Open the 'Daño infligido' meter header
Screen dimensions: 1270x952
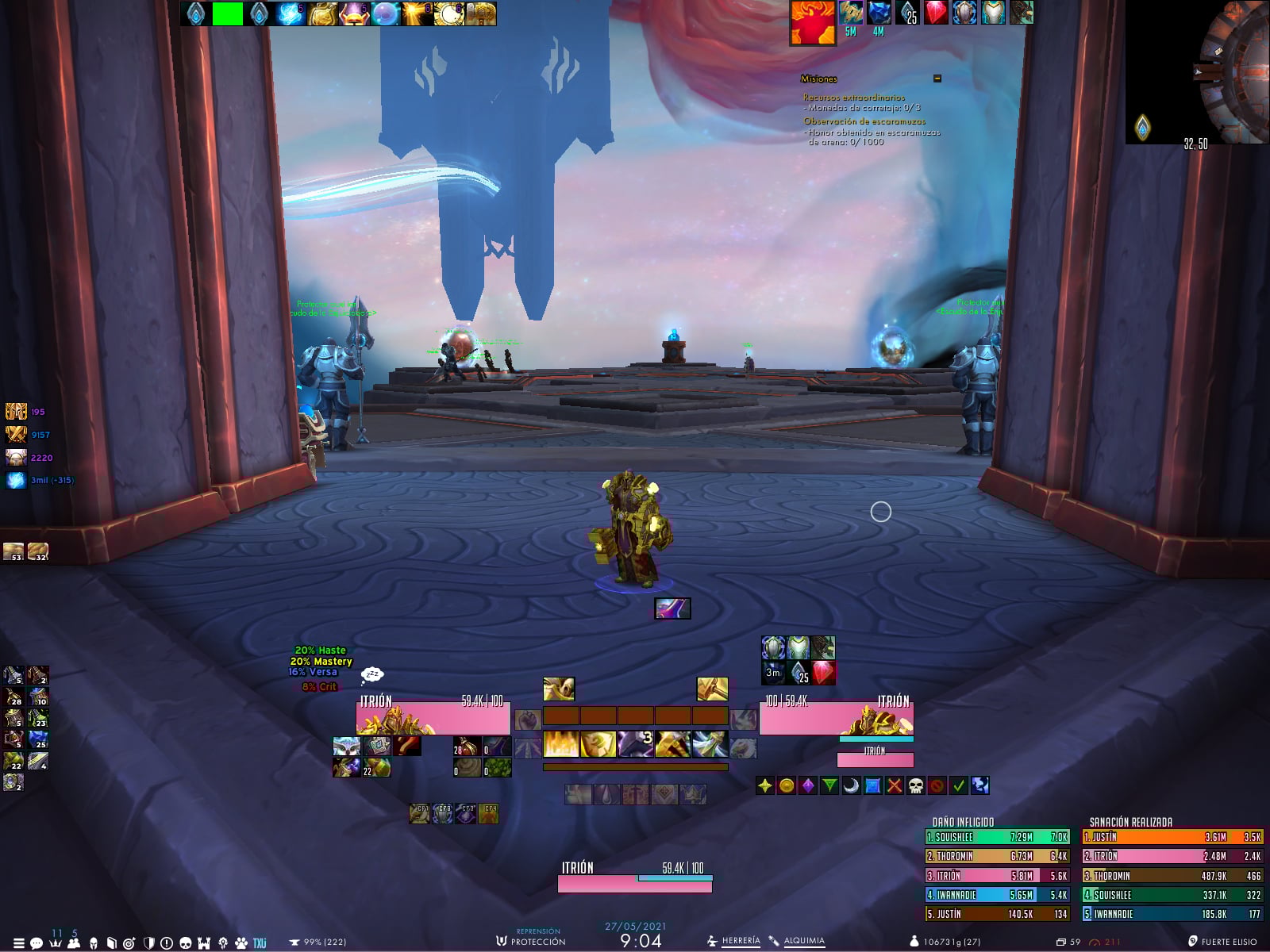(x=963, y=822)
